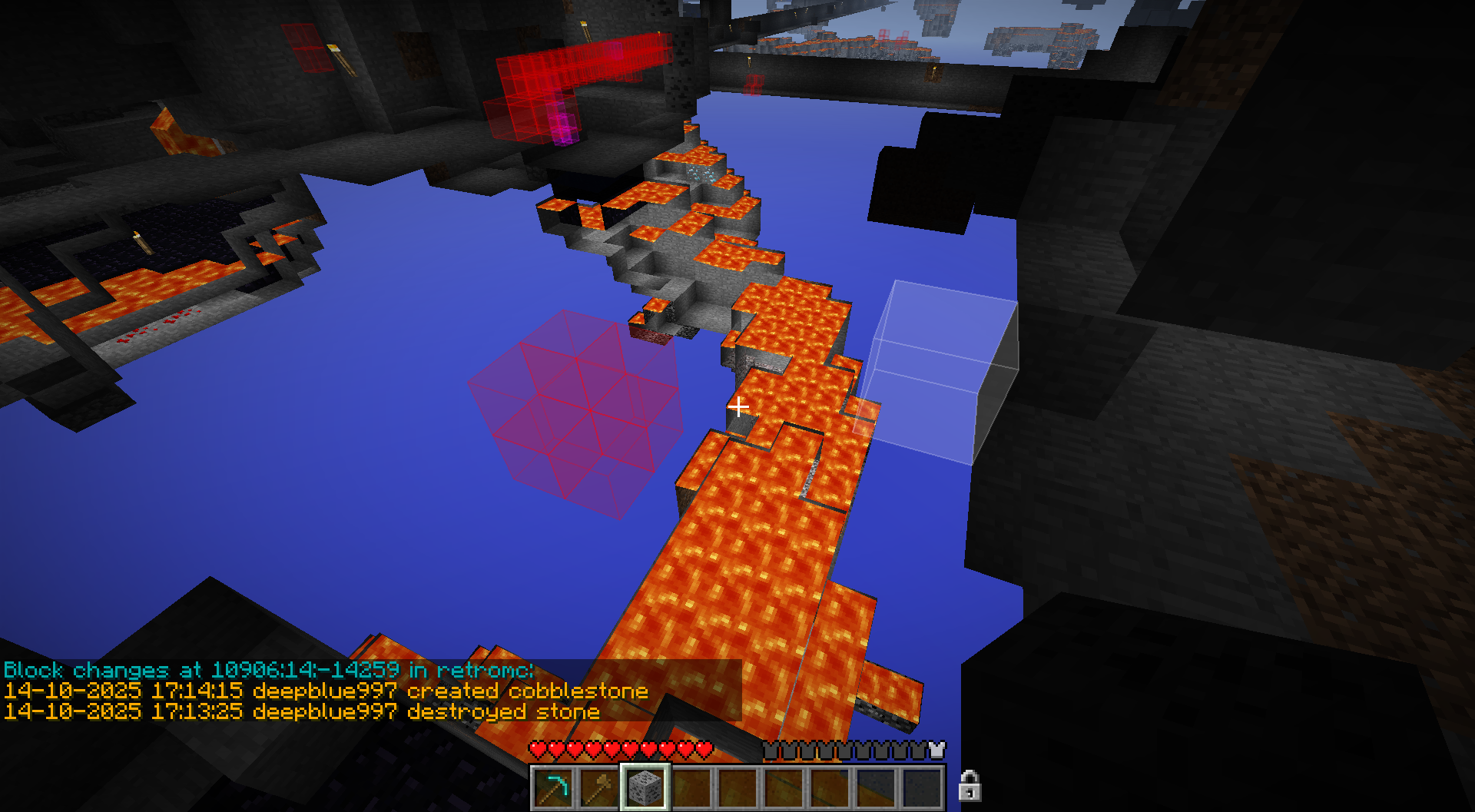Select the diamond pickaxe hotbar slot
The width and height of the screenshot is (1475, 812).
click(553, 787)
